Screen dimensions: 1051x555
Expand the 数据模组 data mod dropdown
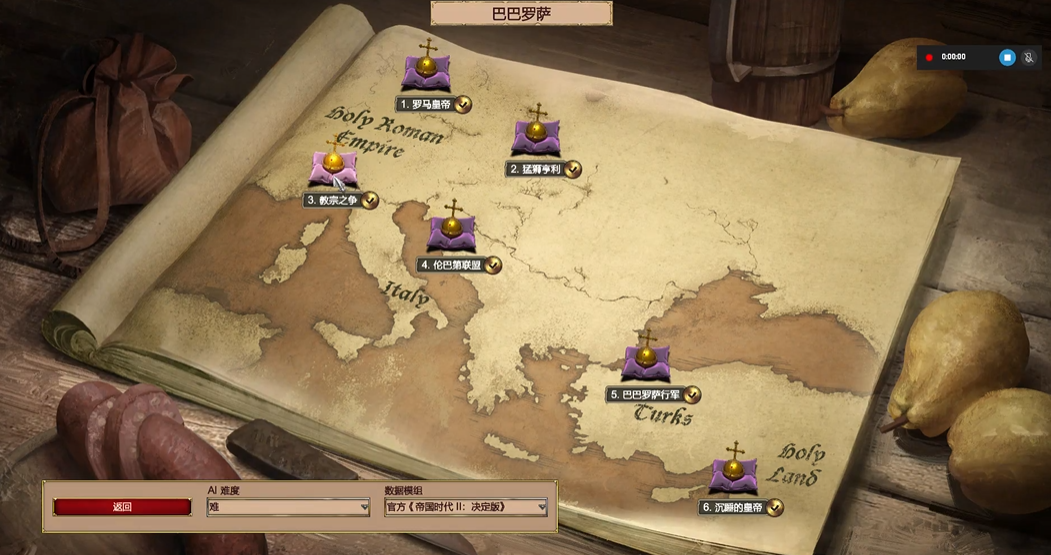coord(466,508)
